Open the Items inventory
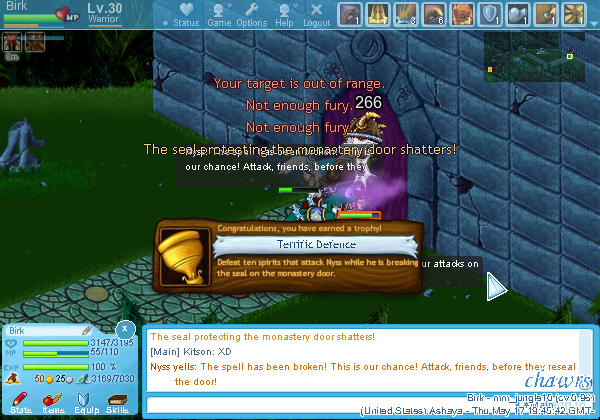600x420 pixels. 54,401
